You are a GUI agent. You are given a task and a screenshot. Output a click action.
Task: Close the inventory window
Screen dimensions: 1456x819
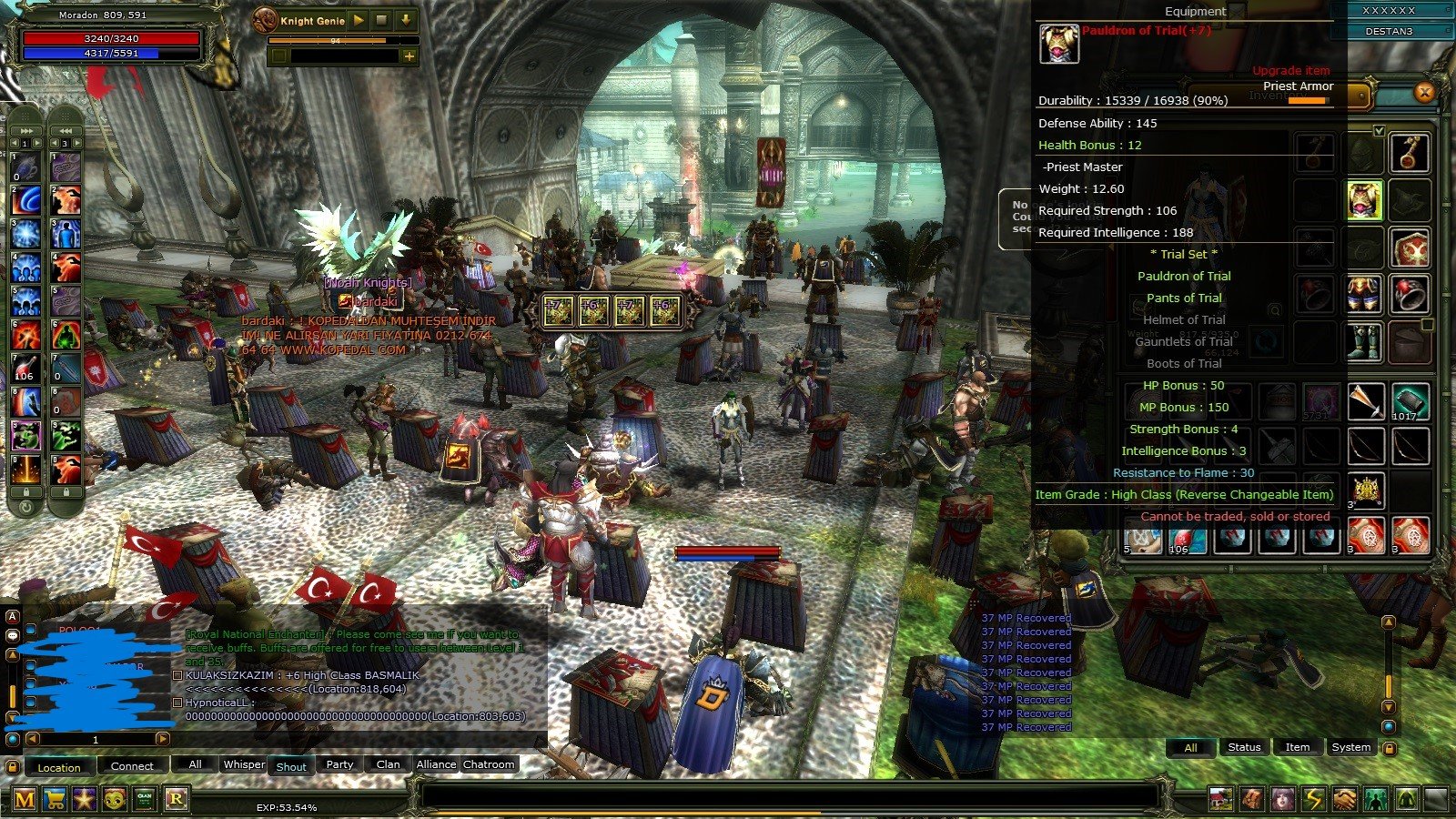(1424, 92)
